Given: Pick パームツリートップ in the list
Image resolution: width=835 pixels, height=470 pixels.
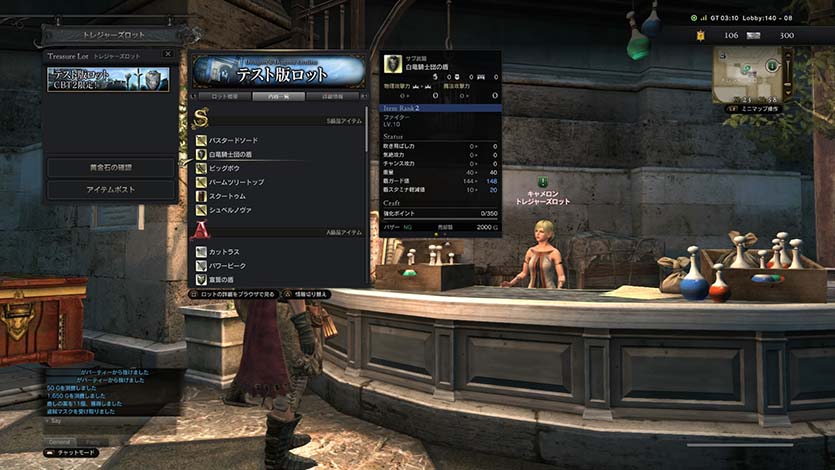Looking at the screenshot, I should (x=237, y=183).
